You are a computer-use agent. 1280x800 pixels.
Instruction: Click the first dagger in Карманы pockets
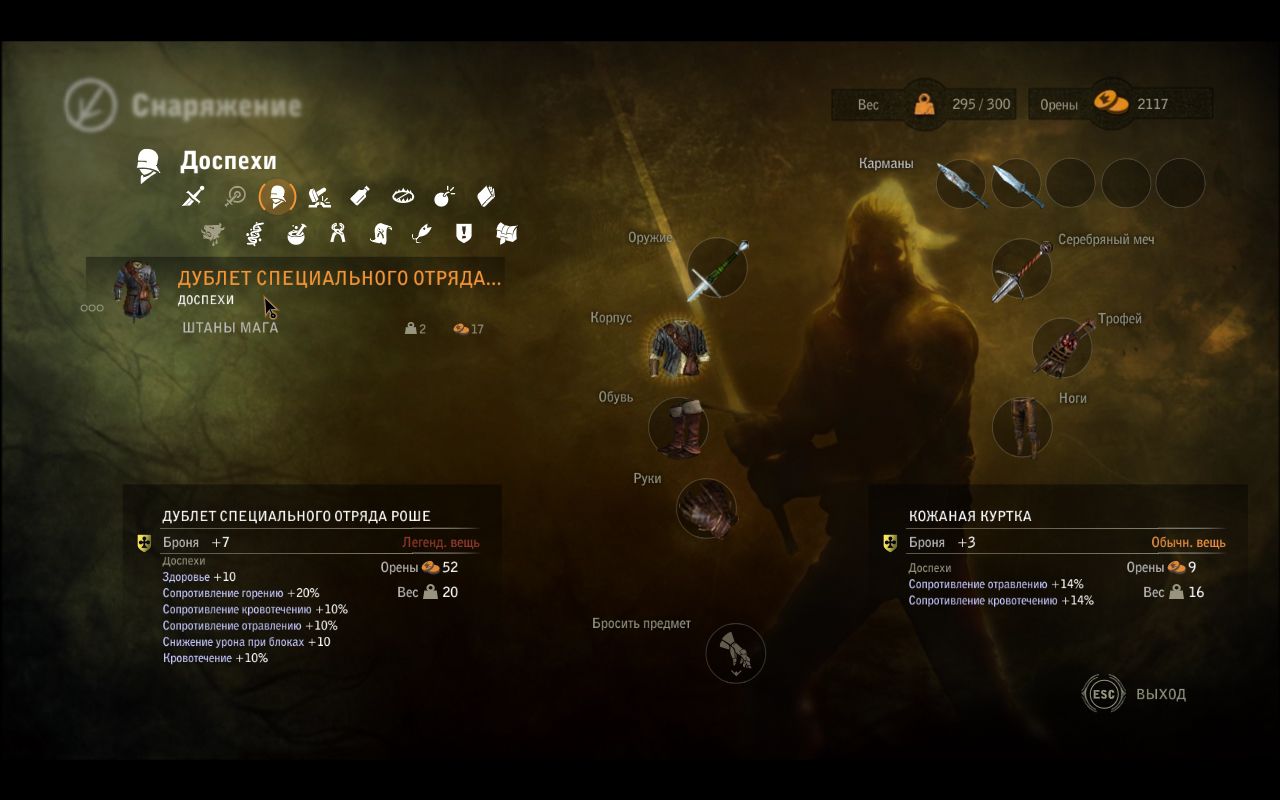point(961,183)
